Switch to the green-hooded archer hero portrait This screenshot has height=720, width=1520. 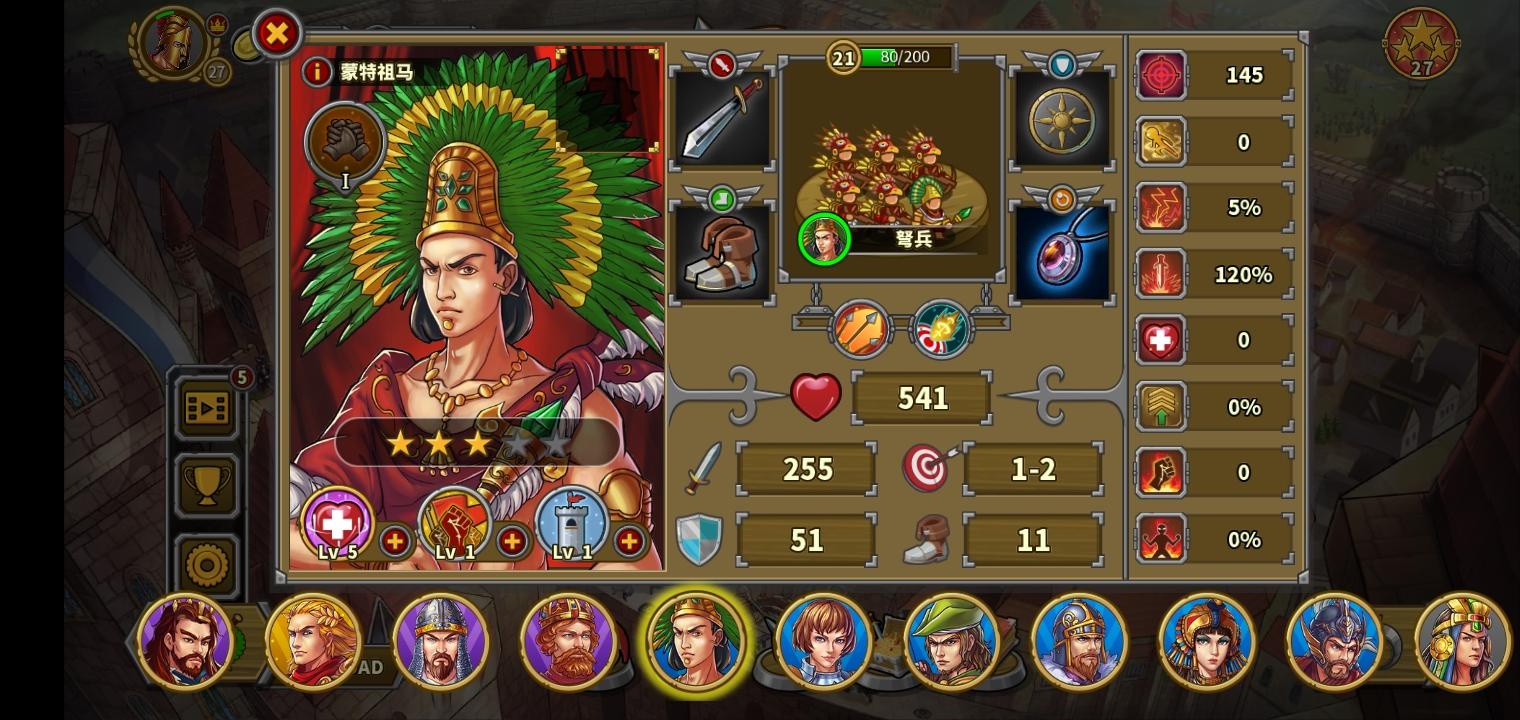click(952, 641)
